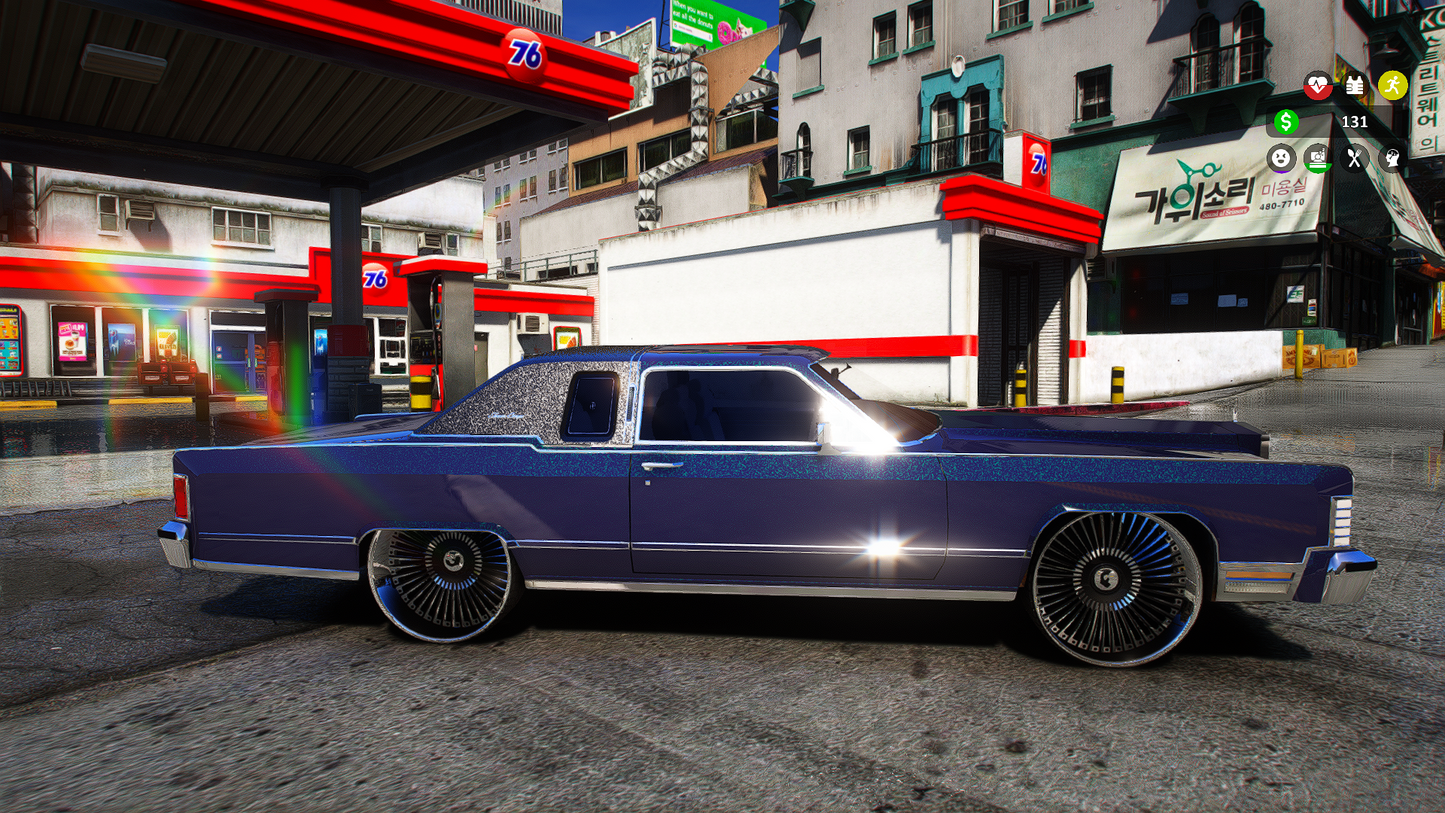Click the green dollar money icon

coord(1287,122)
